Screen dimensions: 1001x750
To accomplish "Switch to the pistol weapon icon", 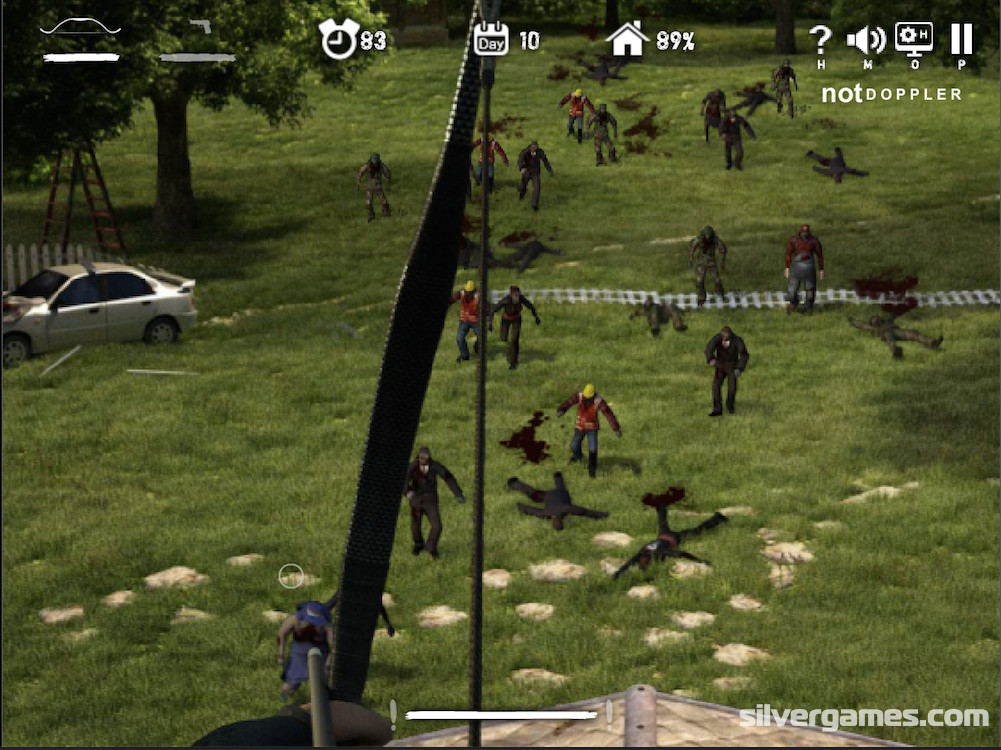I will [x=200, y=27].
